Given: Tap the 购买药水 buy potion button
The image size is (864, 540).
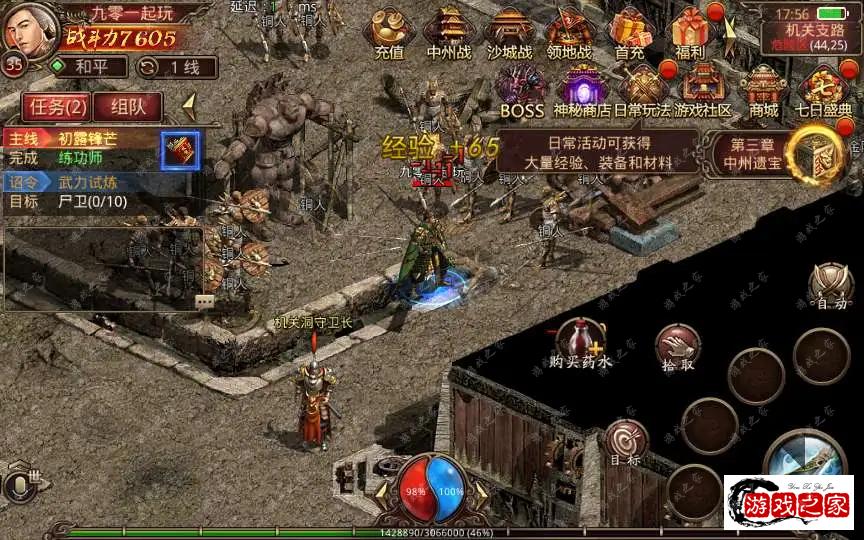Looking at the screenshot, I should pyautogui.click(x=581, y=343).
